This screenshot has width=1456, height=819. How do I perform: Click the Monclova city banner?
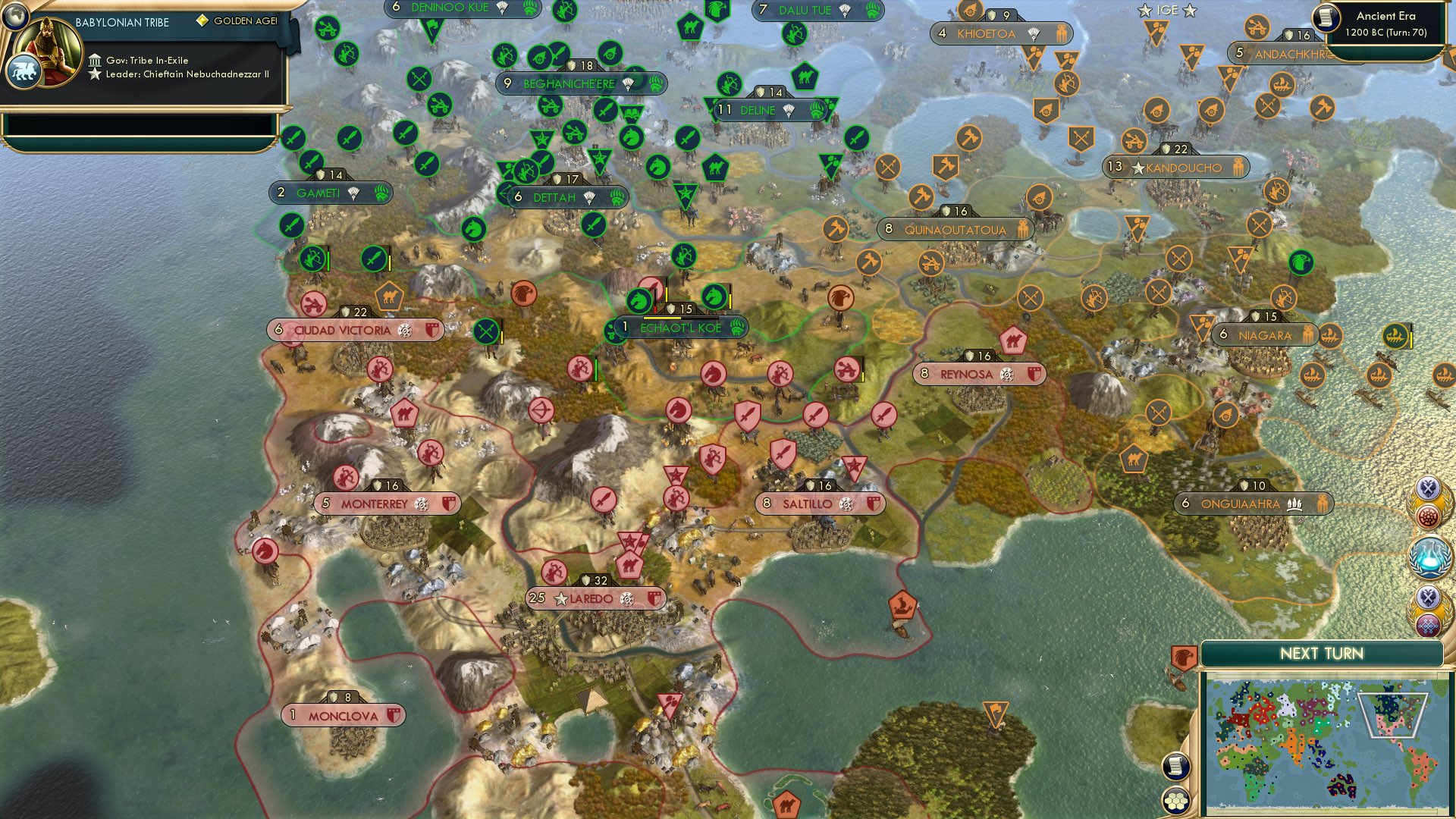coord(343,714)
